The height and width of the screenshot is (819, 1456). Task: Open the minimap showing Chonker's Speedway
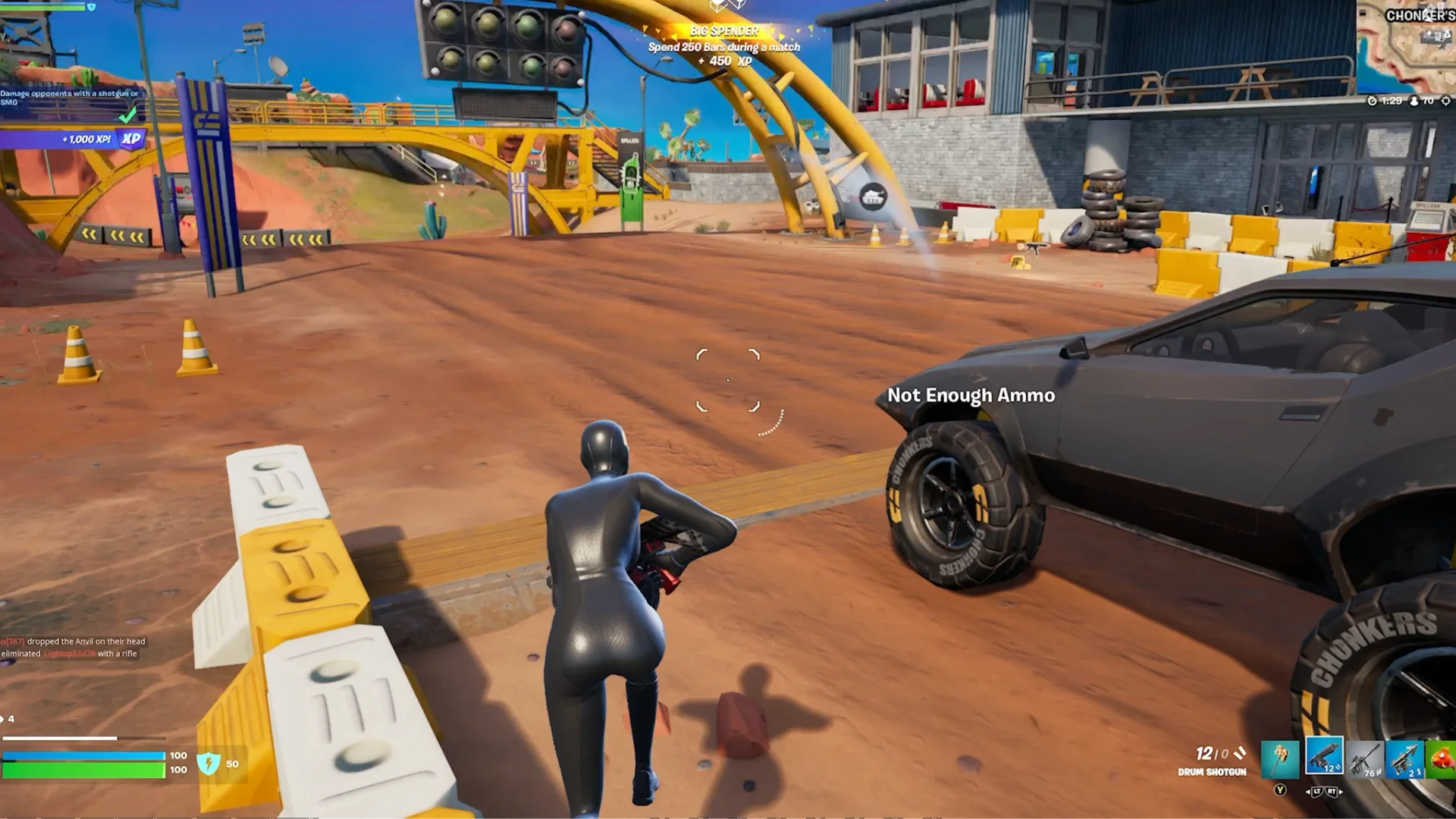point(1406,47)
